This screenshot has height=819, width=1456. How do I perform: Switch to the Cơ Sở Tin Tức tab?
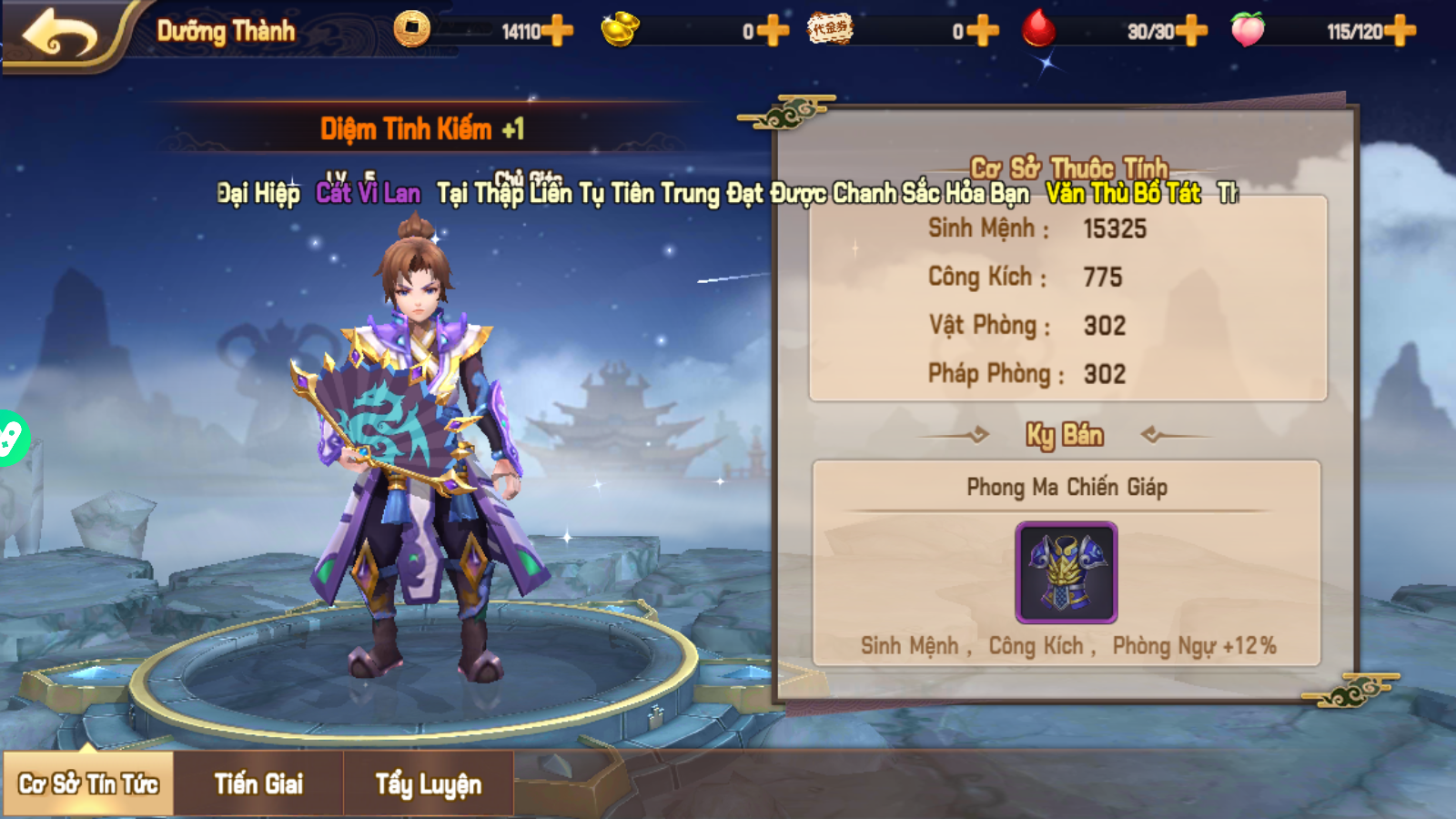(x=88, y=784)
